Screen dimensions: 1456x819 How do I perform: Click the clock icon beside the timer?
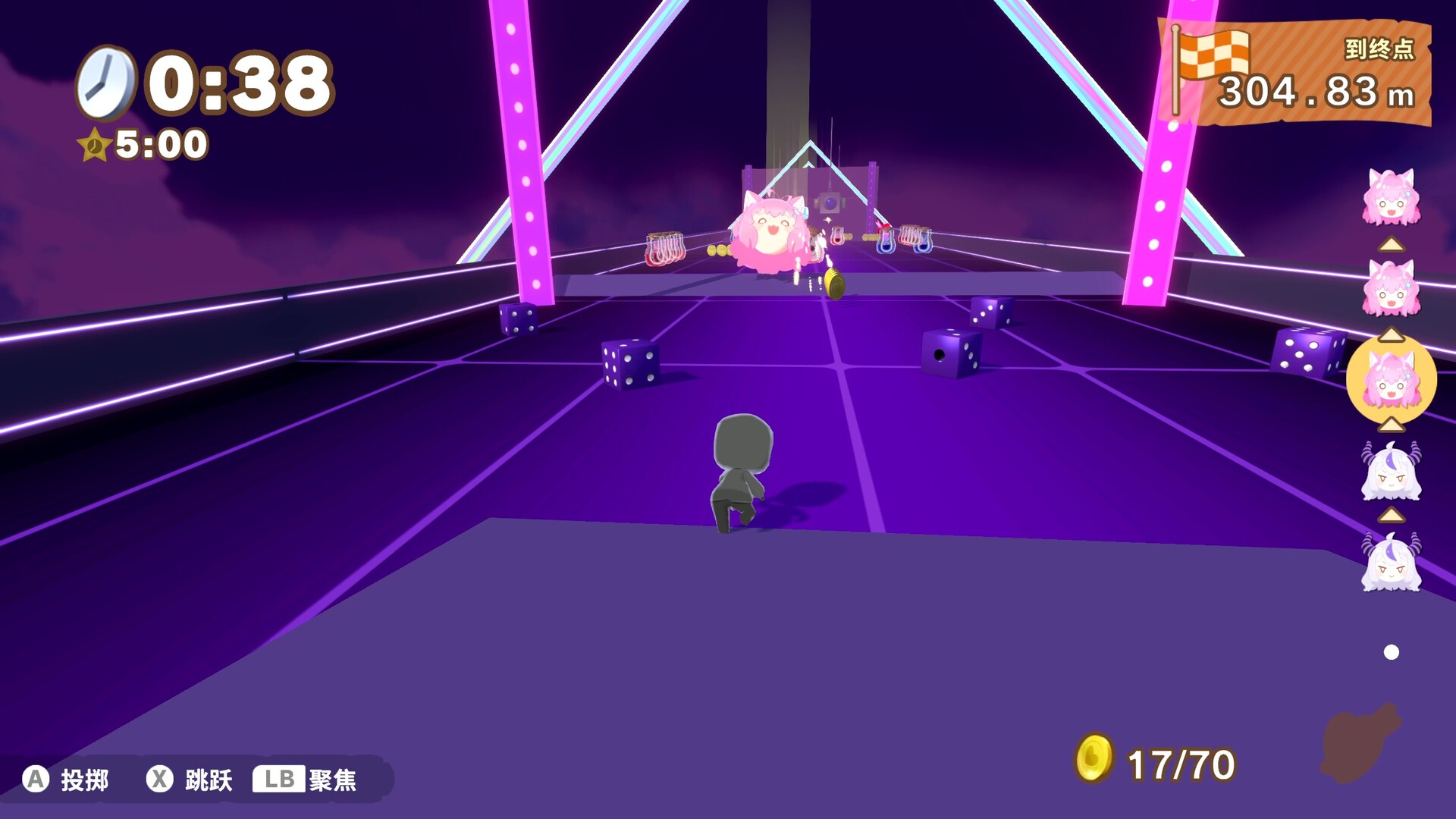pyautogui.click(x=106, y=80)
